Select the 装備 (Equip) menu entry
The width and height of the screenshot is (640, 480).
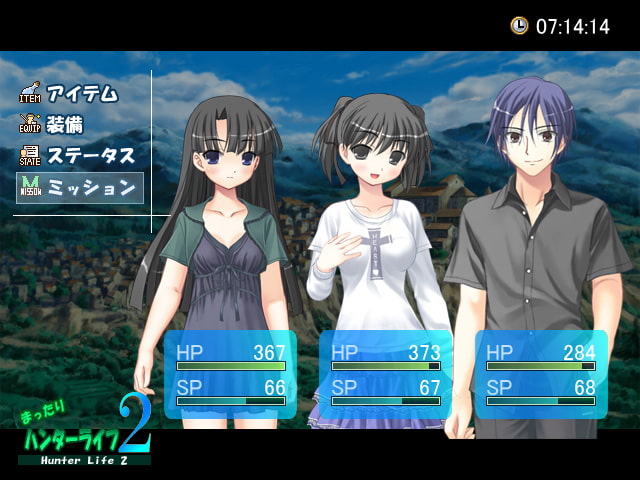coord(64,126)
